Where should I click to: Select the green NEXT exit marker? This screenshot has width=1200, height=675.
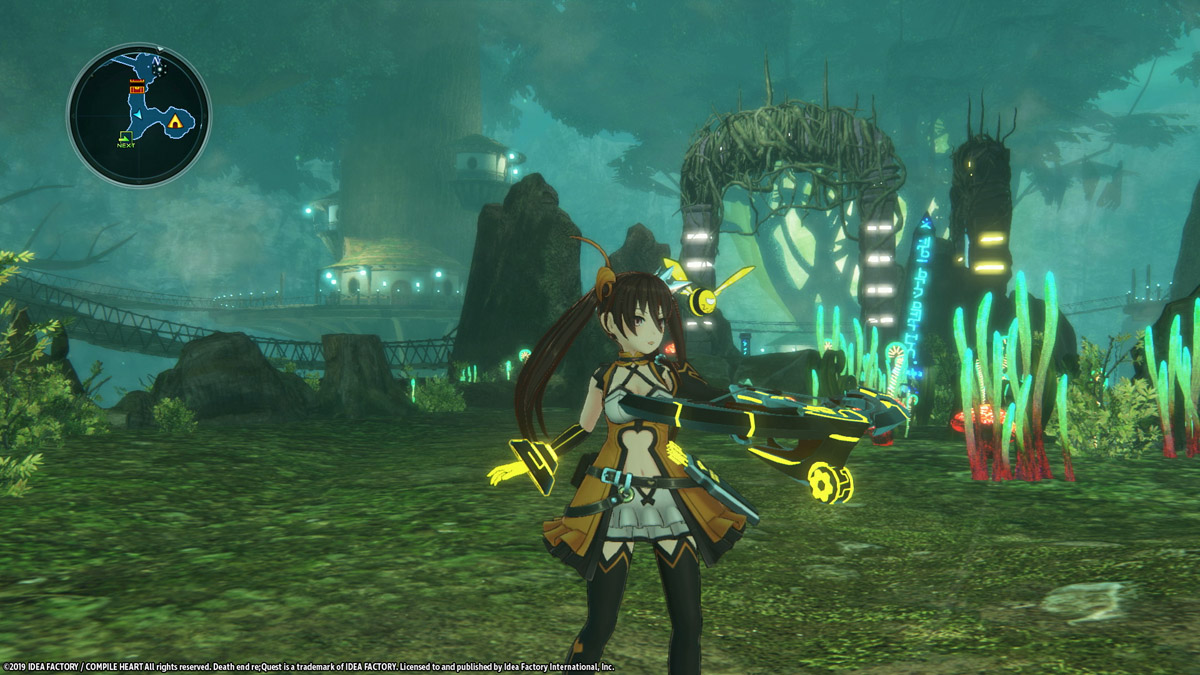pos(125,137)
